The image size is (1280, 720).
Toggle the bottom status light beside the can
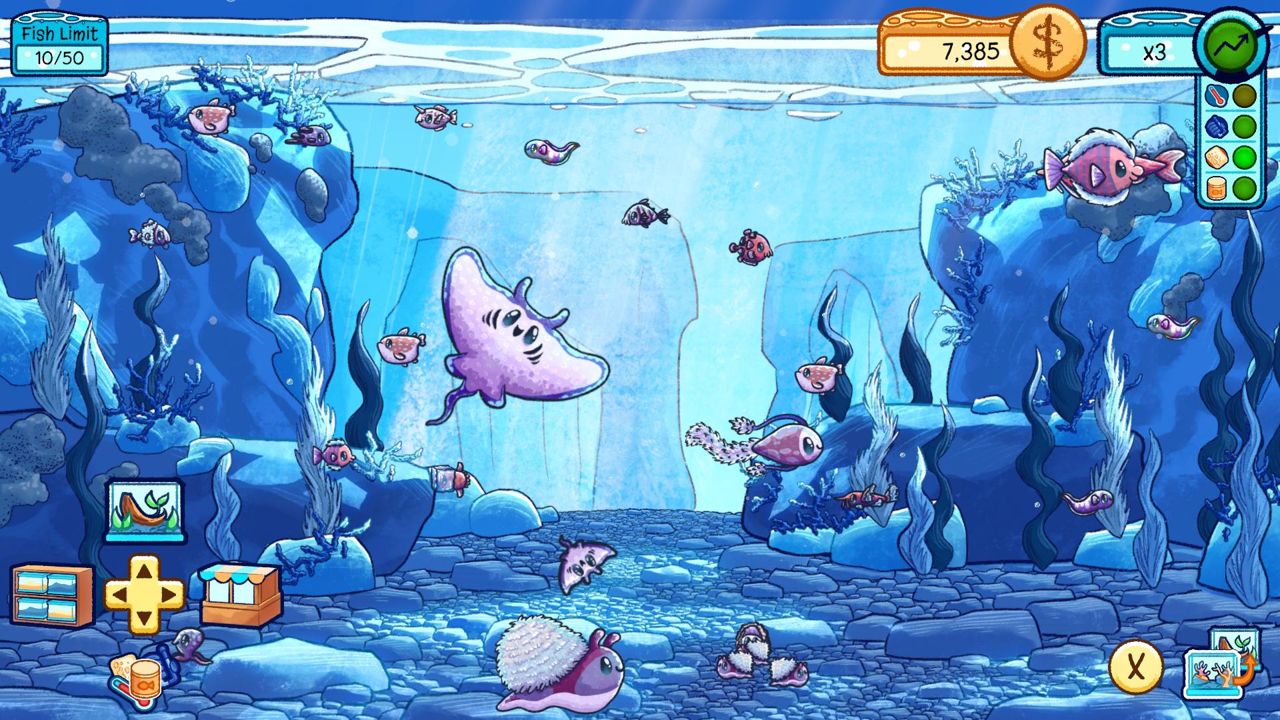click(x=1243, y=187)
